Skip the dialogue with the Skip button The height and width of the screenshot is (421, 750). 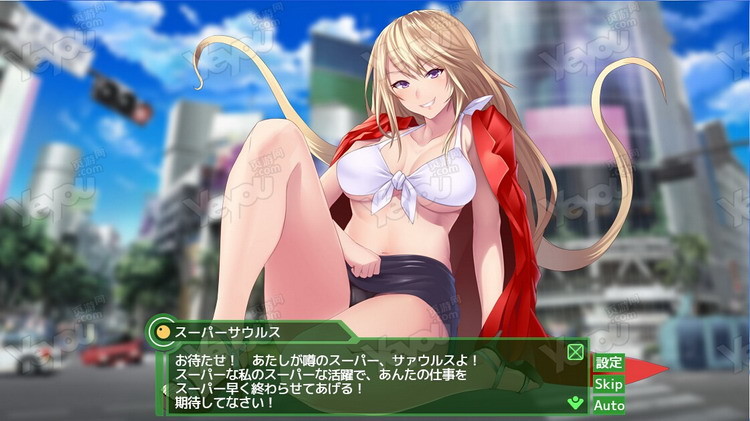[608, 384]
